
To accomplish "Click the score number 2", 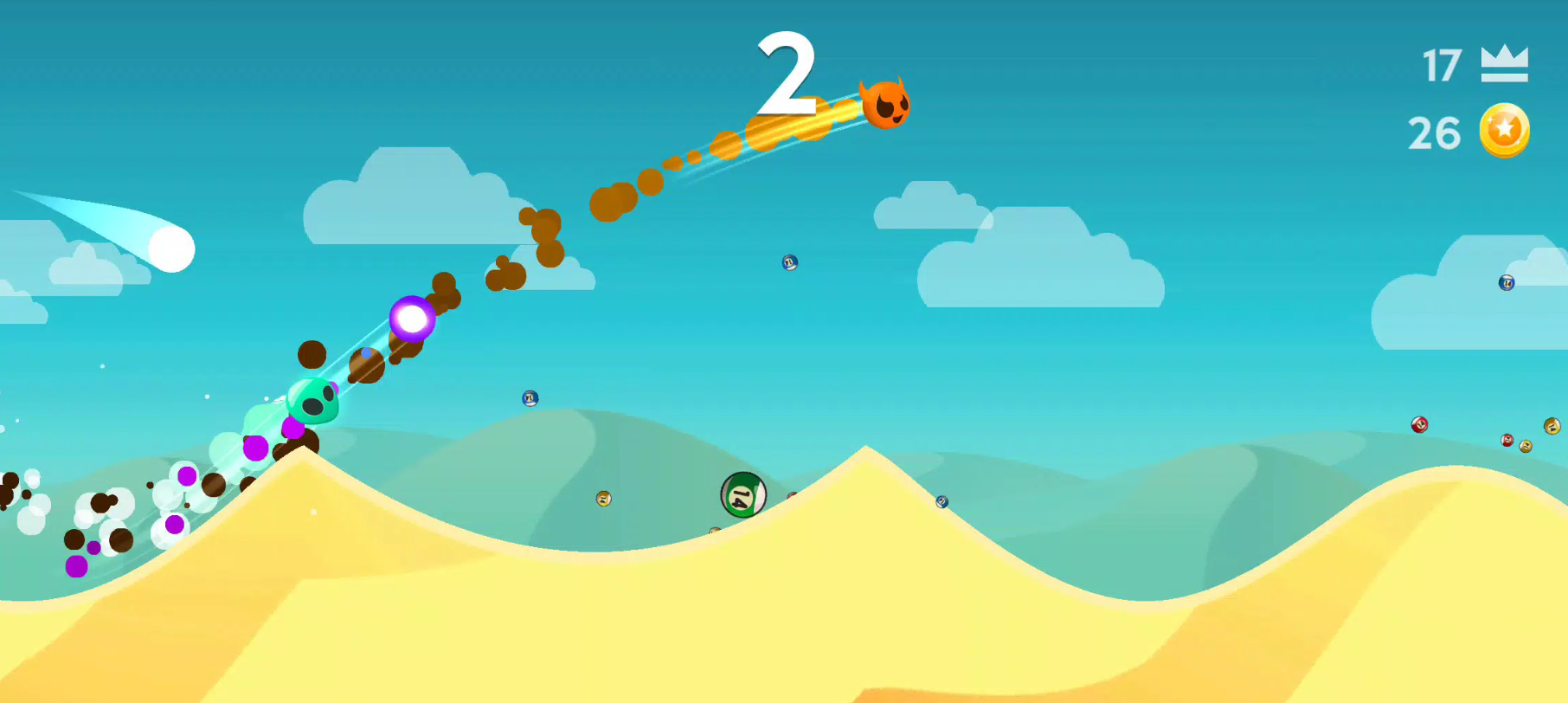I will tap(787, 73).
